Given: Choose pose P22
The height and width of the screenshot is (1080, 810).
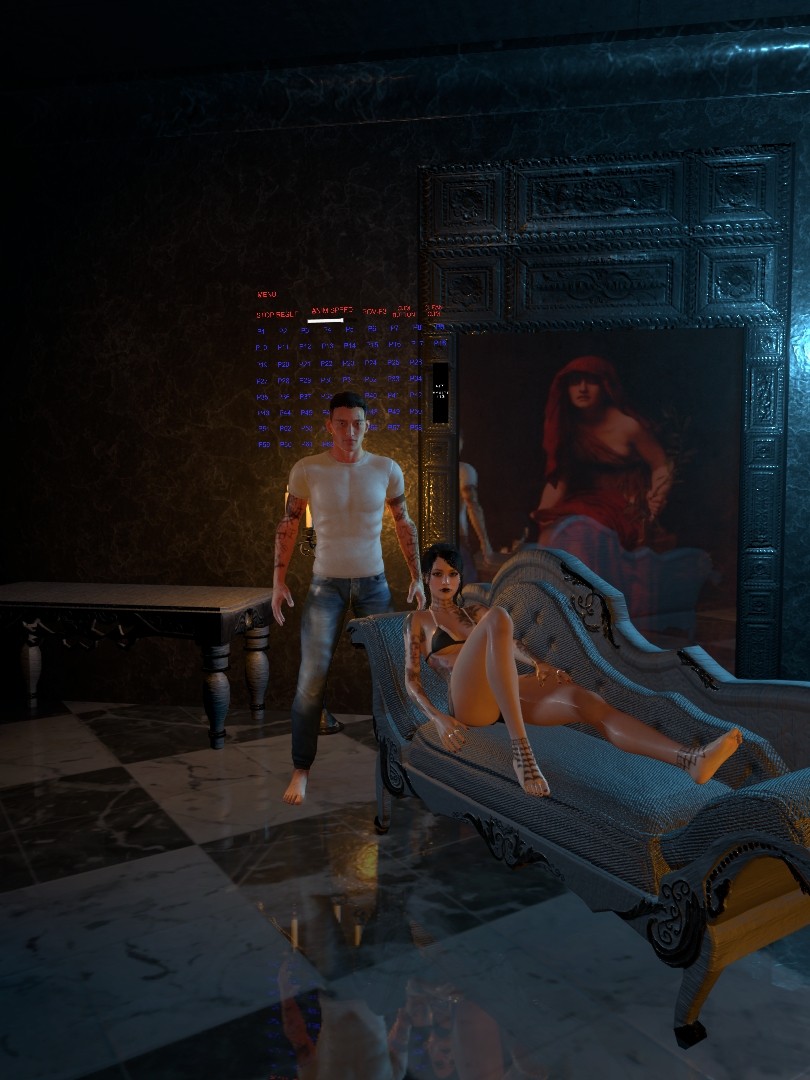Looking at the screenshot, I should [x=327, y=363].
